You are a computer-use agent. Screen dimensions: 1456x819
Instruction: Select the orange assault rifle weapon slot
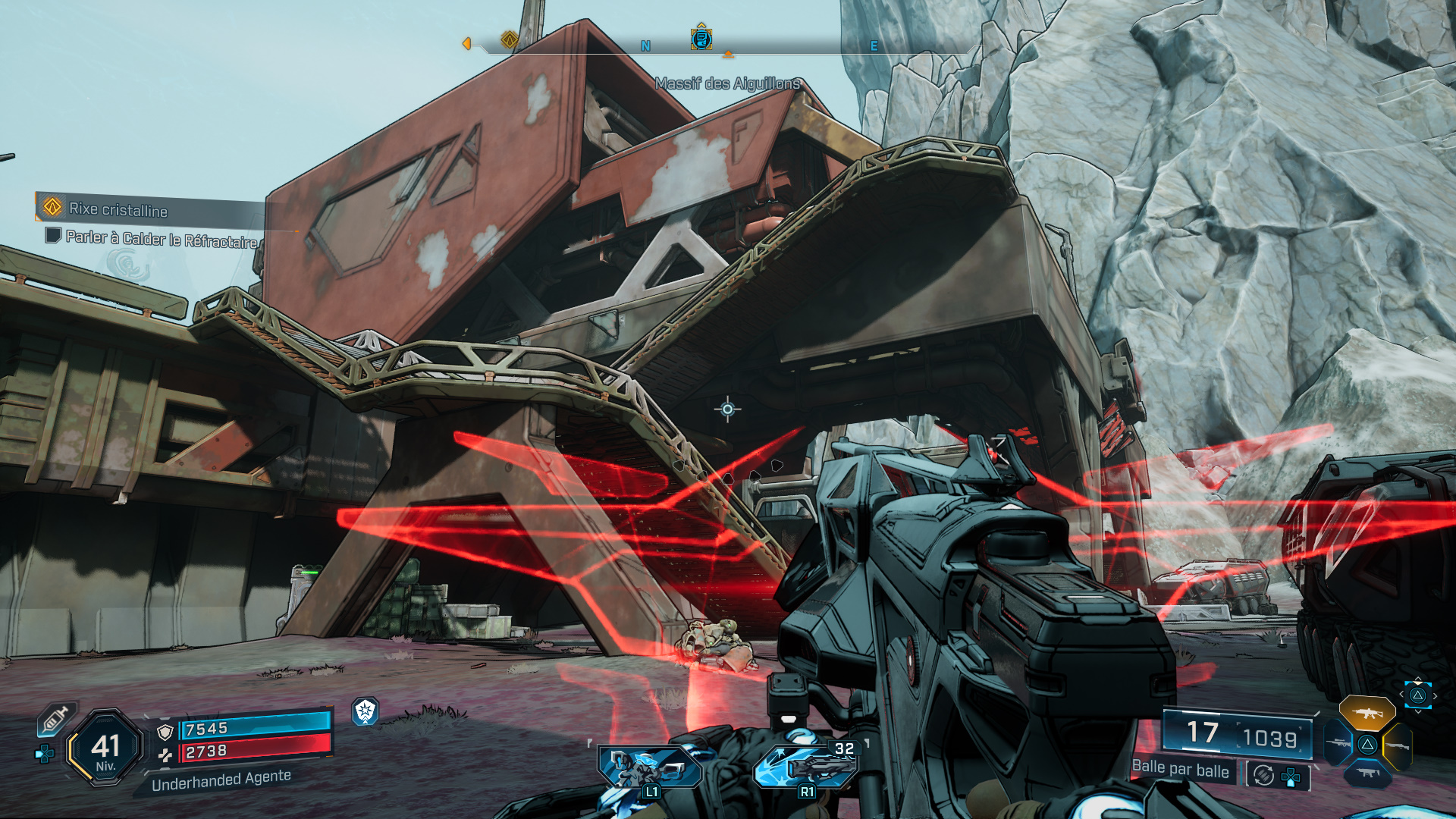1367,713
